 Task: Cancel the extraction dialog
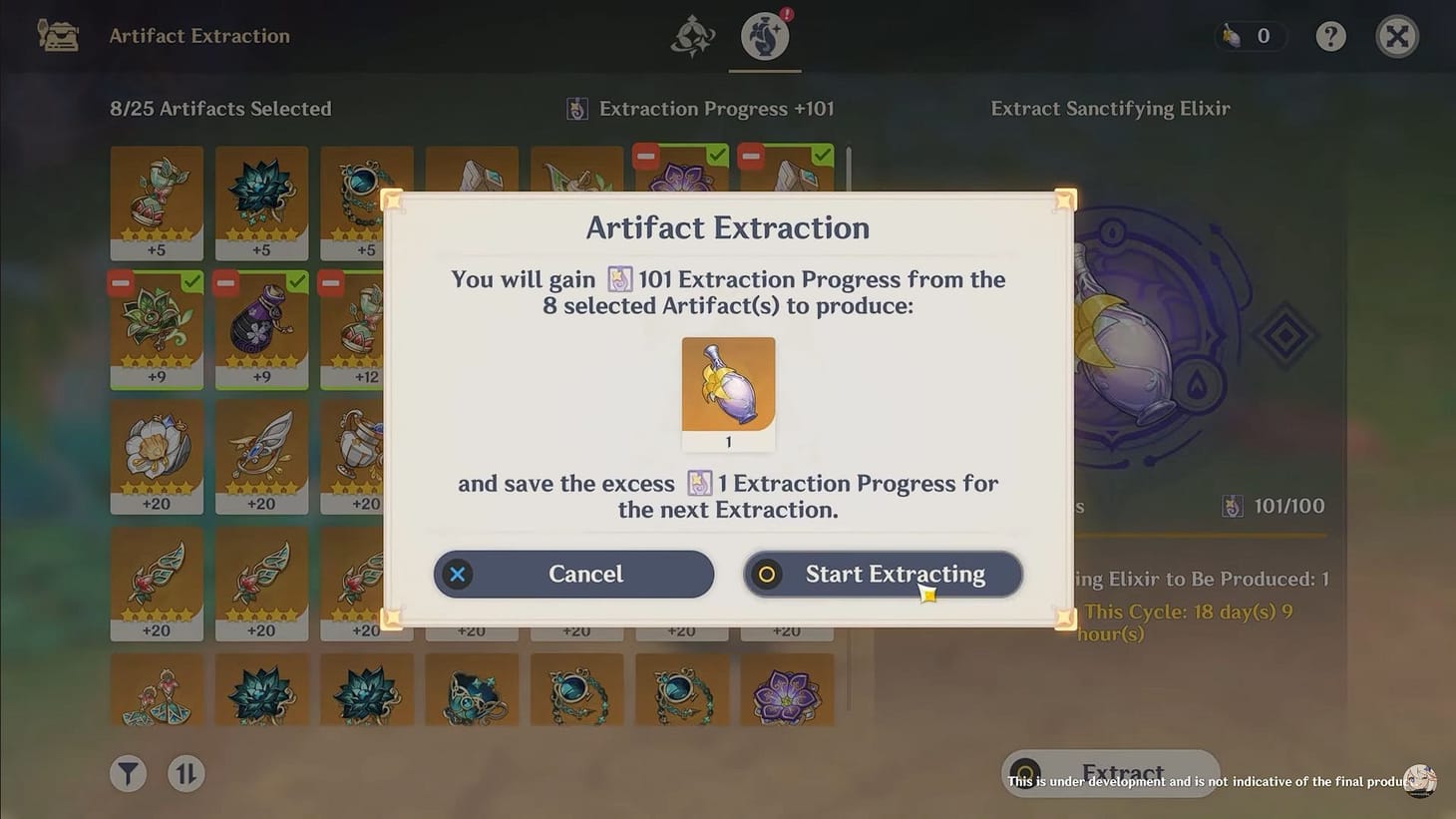[572, 574]
